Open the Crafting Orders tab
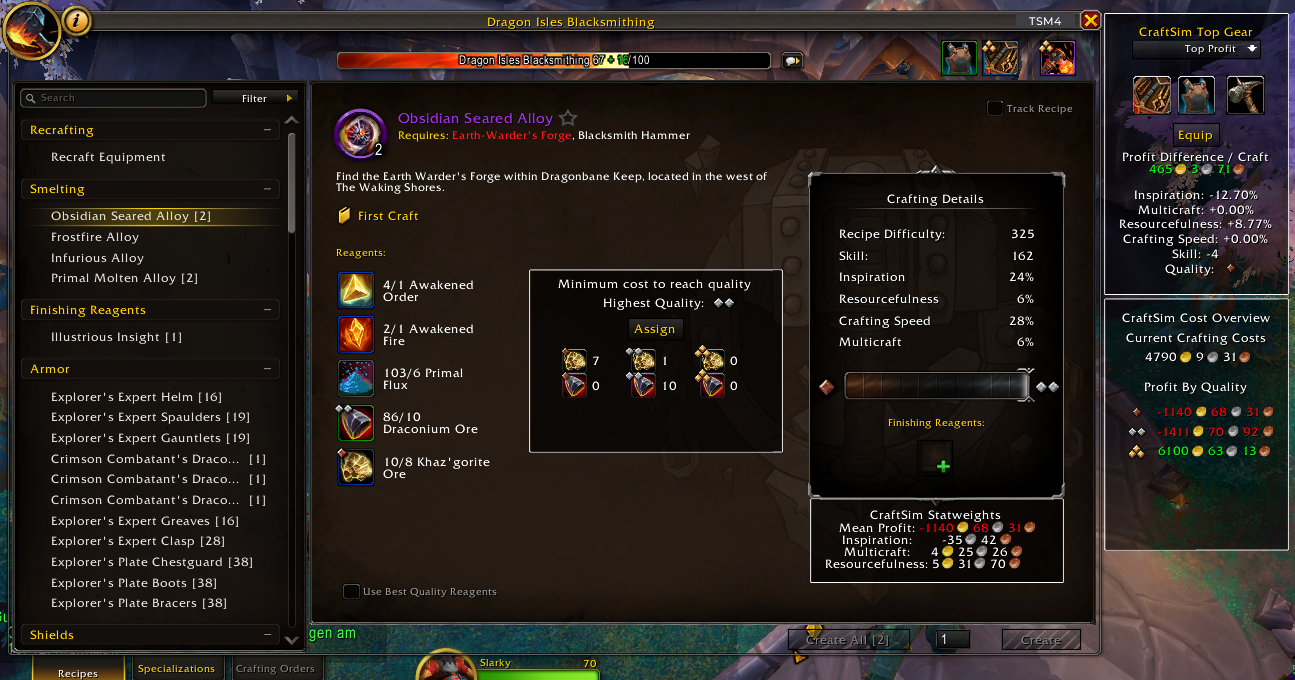 (274, 668)
